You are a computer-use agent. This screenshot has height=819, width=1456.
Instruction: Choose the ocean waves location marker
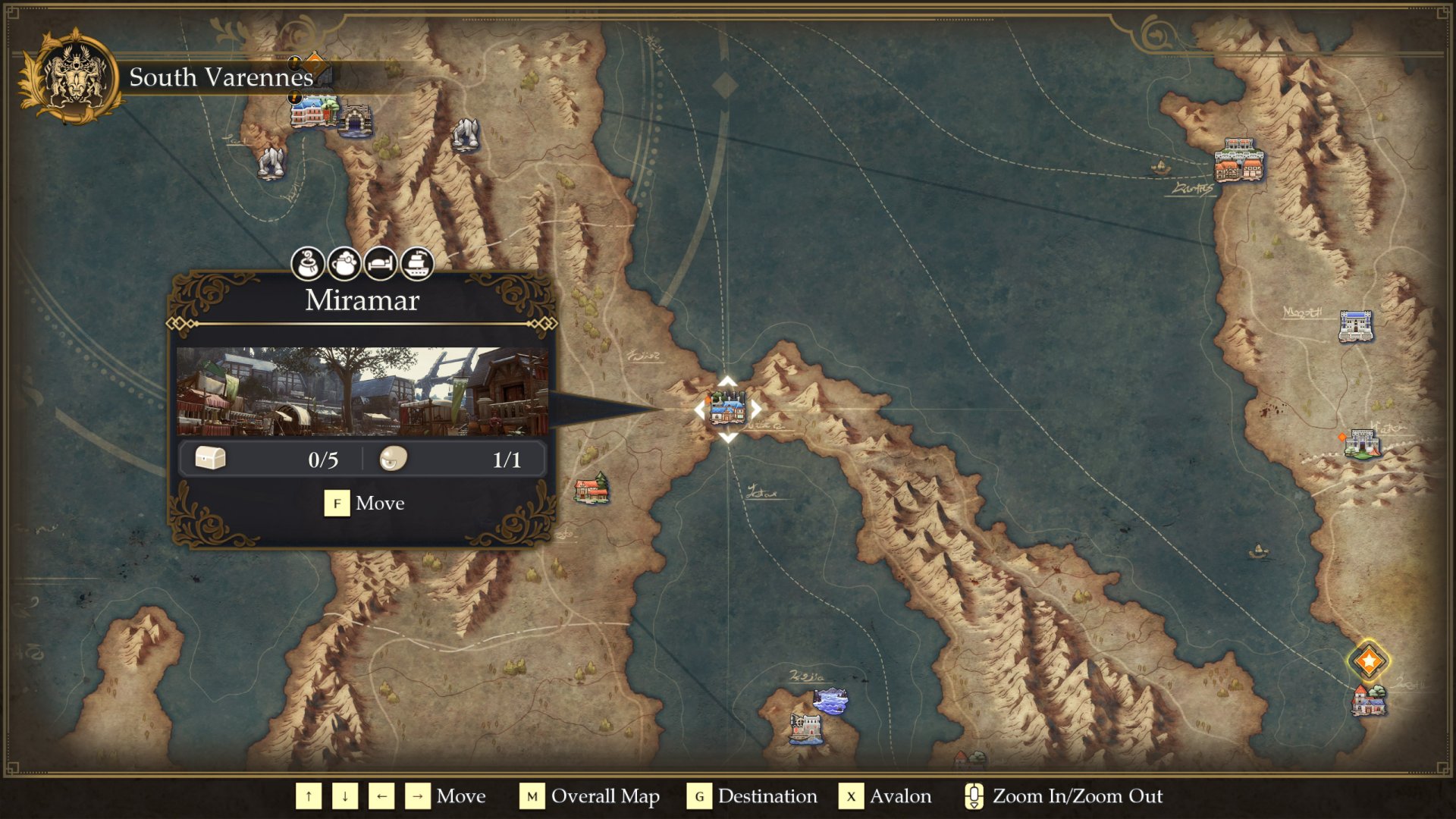[830, 701]
